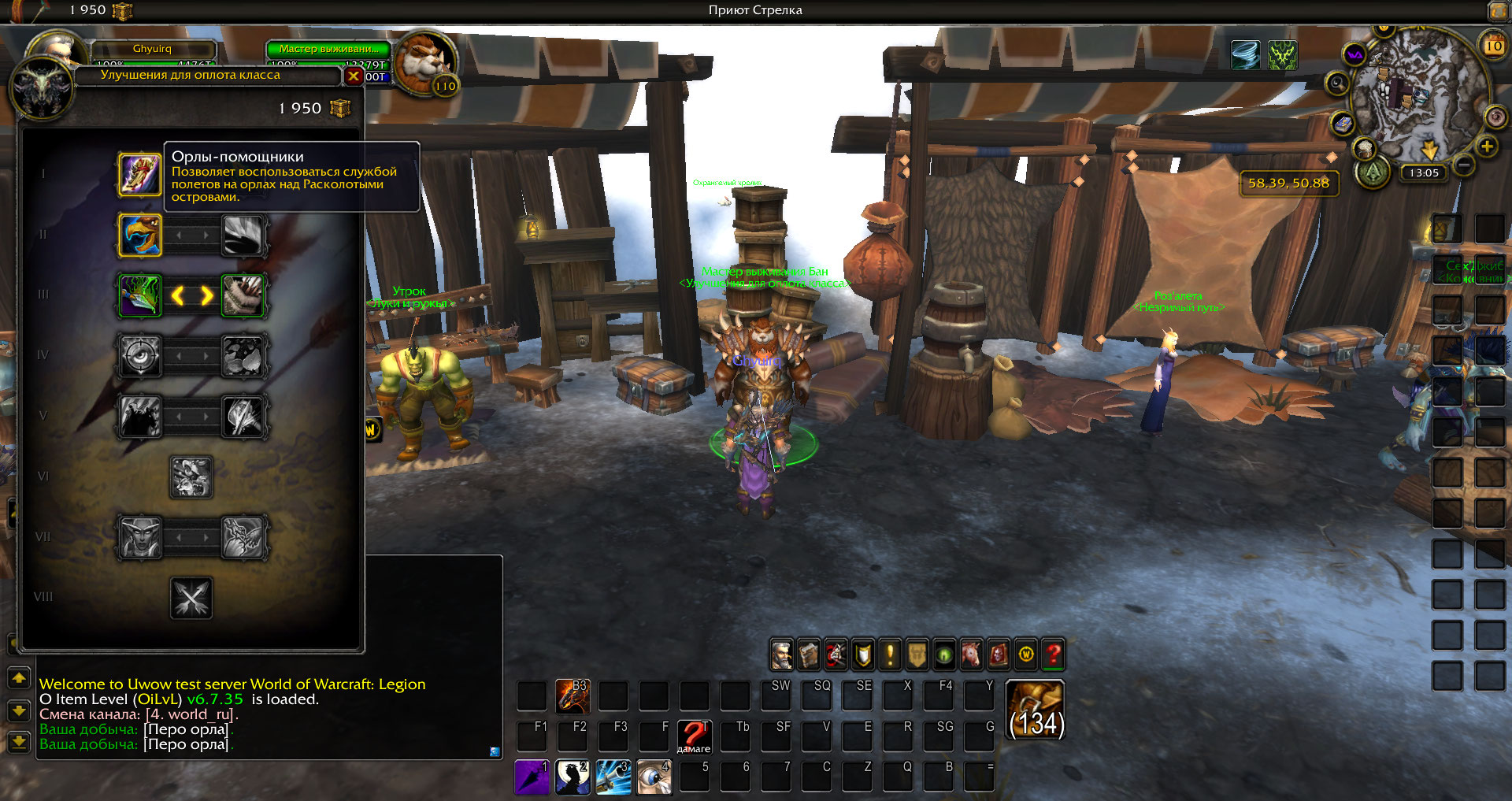The image size is (1512, 801).
Task: Click the red question mark macro button
Action: tap(694, 737)
